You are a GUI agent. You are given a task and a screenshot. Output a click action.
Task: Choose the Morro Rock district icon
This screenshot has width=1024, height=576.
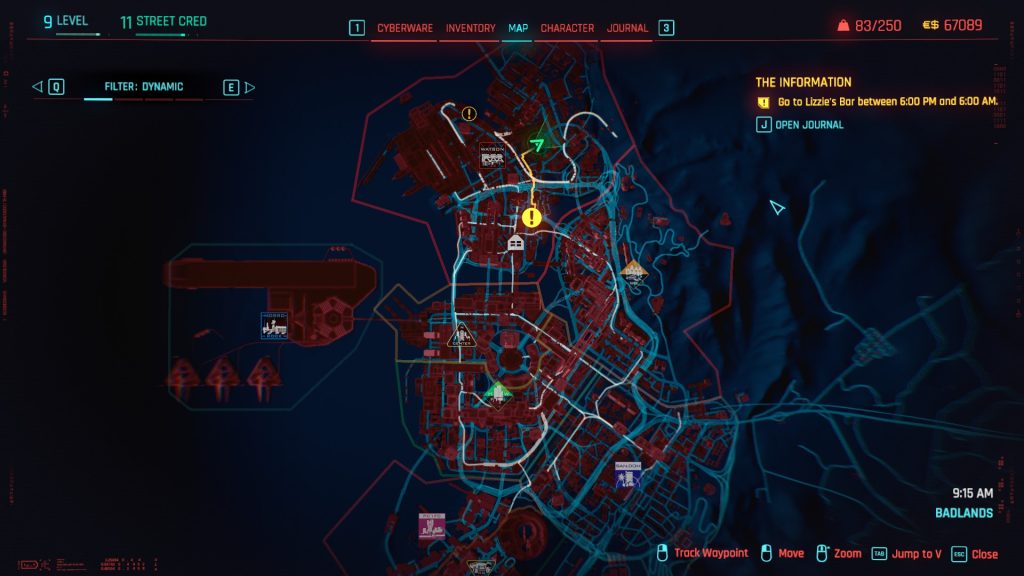pos(274,324)
